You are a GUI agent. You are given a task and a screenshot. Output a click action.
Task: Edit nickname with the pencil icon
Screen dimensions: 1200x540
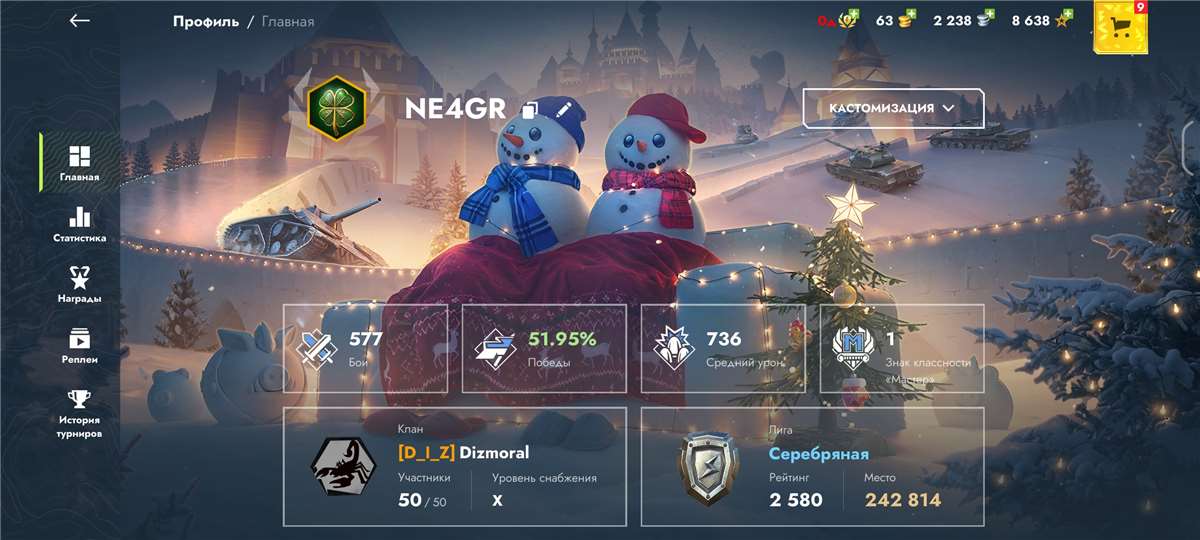point(562,108)
